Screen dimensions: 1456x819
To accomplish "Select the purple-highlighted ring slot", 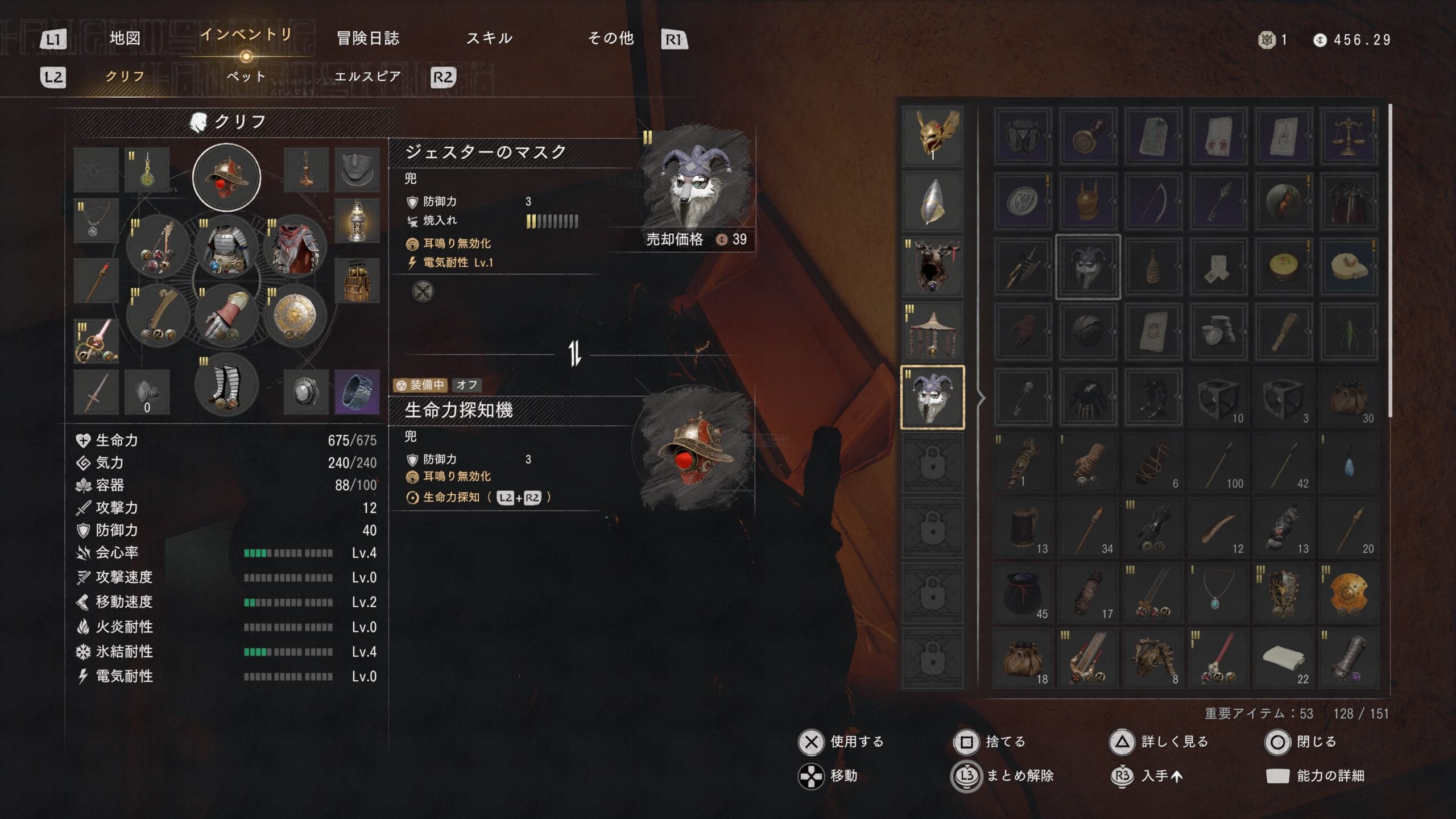I will point(357,391).
